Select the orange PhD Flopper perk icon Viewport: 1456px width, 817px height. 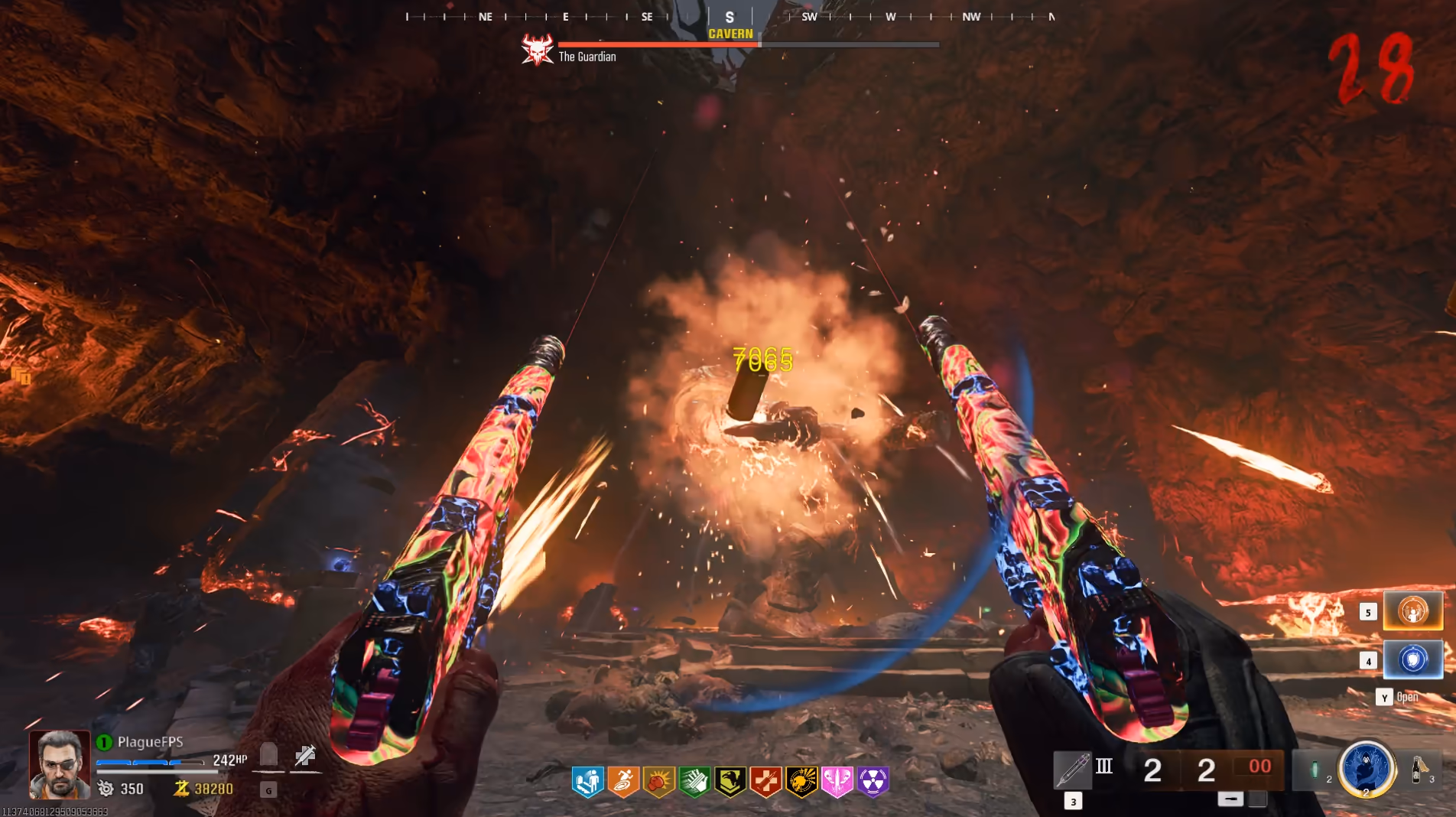click(x=623, y=782)
